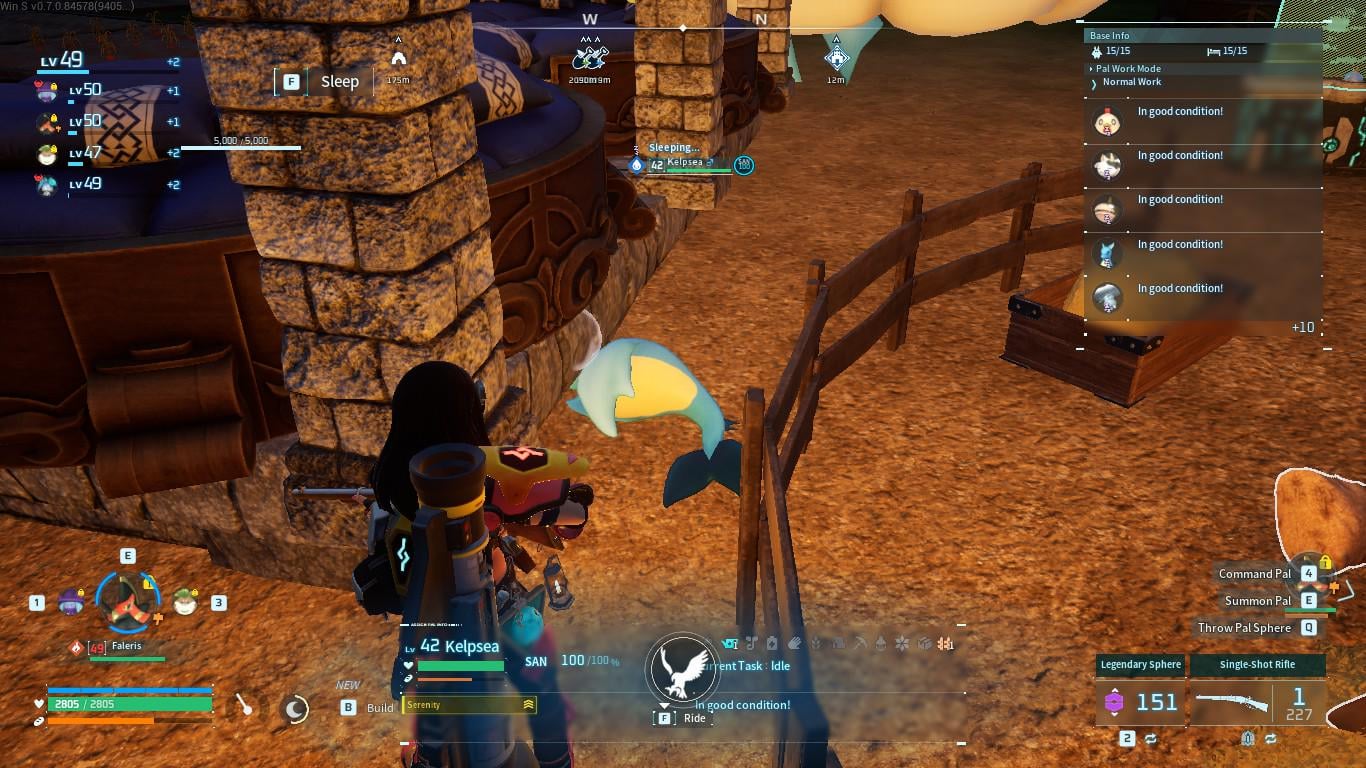
Task: Select the Single-Shot Rifle weapon slot
Action: [x=1257, y=700]
